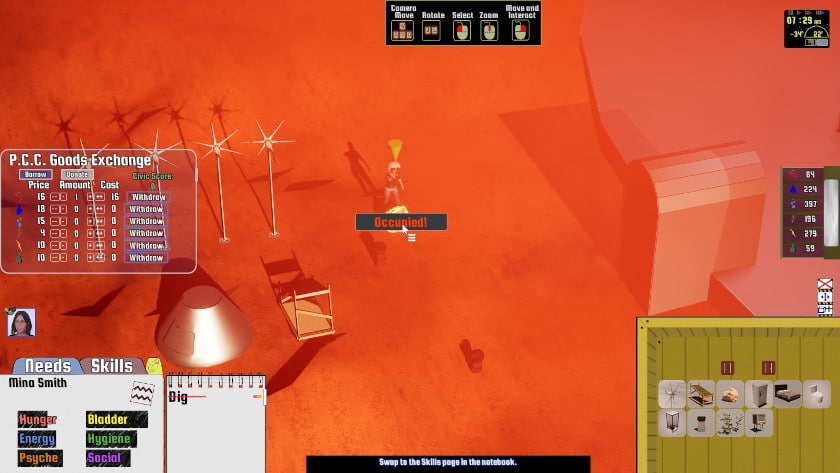This screenshot has height=473, width=840.
Task: Select Mina Smith's character portrait
Action: pyautogui.click(x=21, y=322)
